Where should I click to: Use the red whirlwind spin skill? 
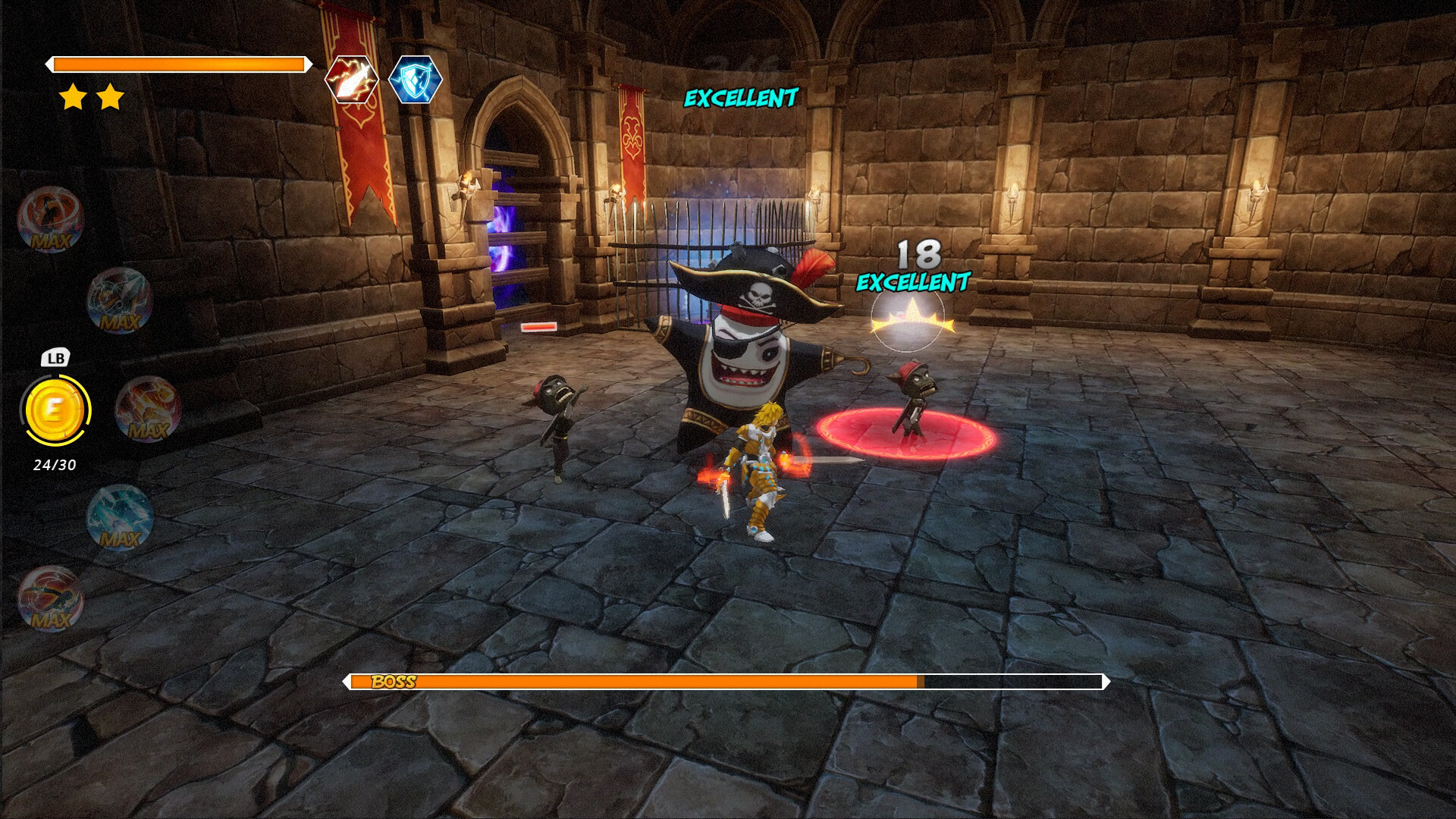50,219
